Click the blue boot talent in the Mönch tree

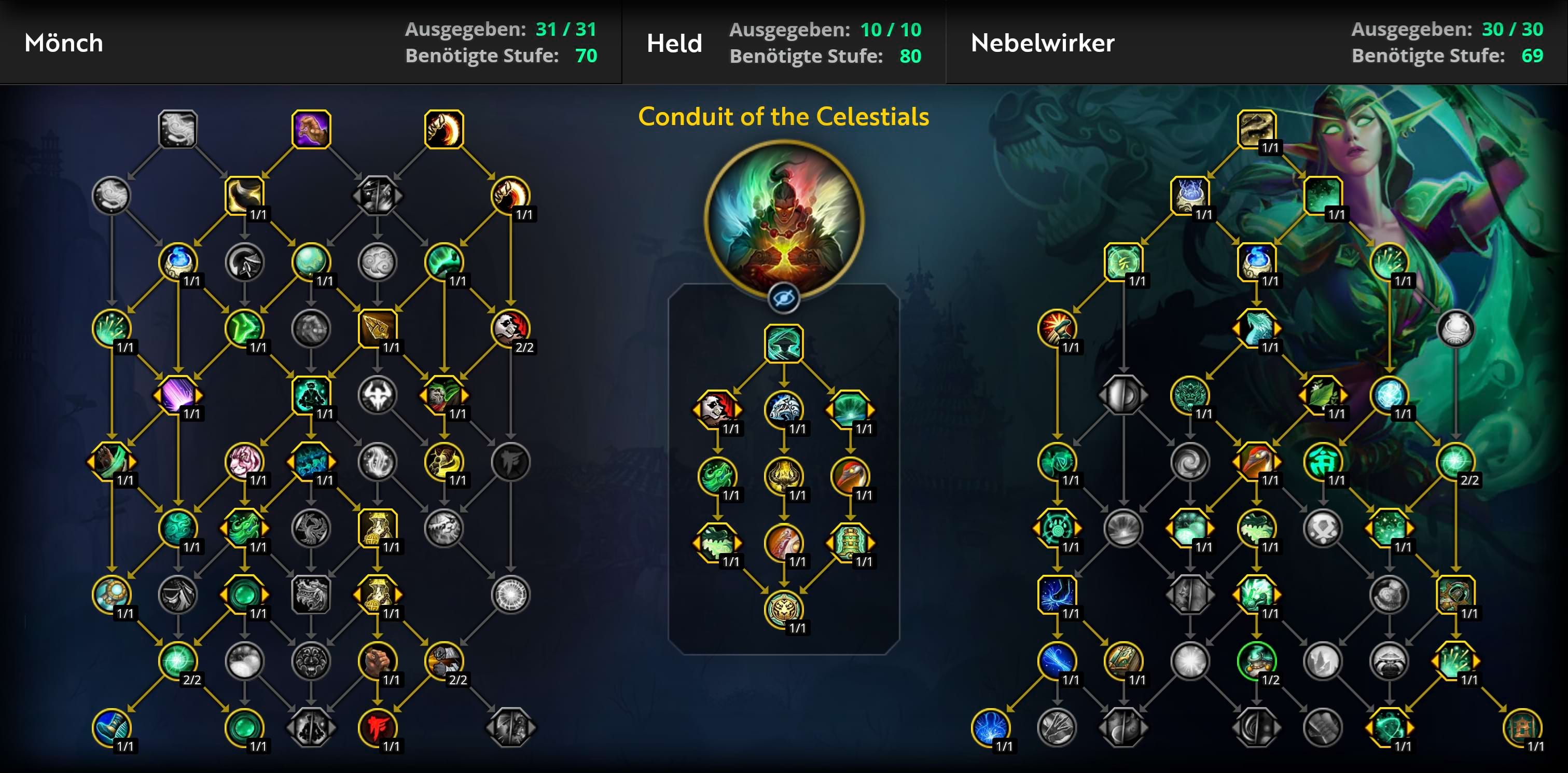pyautogui.click(x=112, y=727)
